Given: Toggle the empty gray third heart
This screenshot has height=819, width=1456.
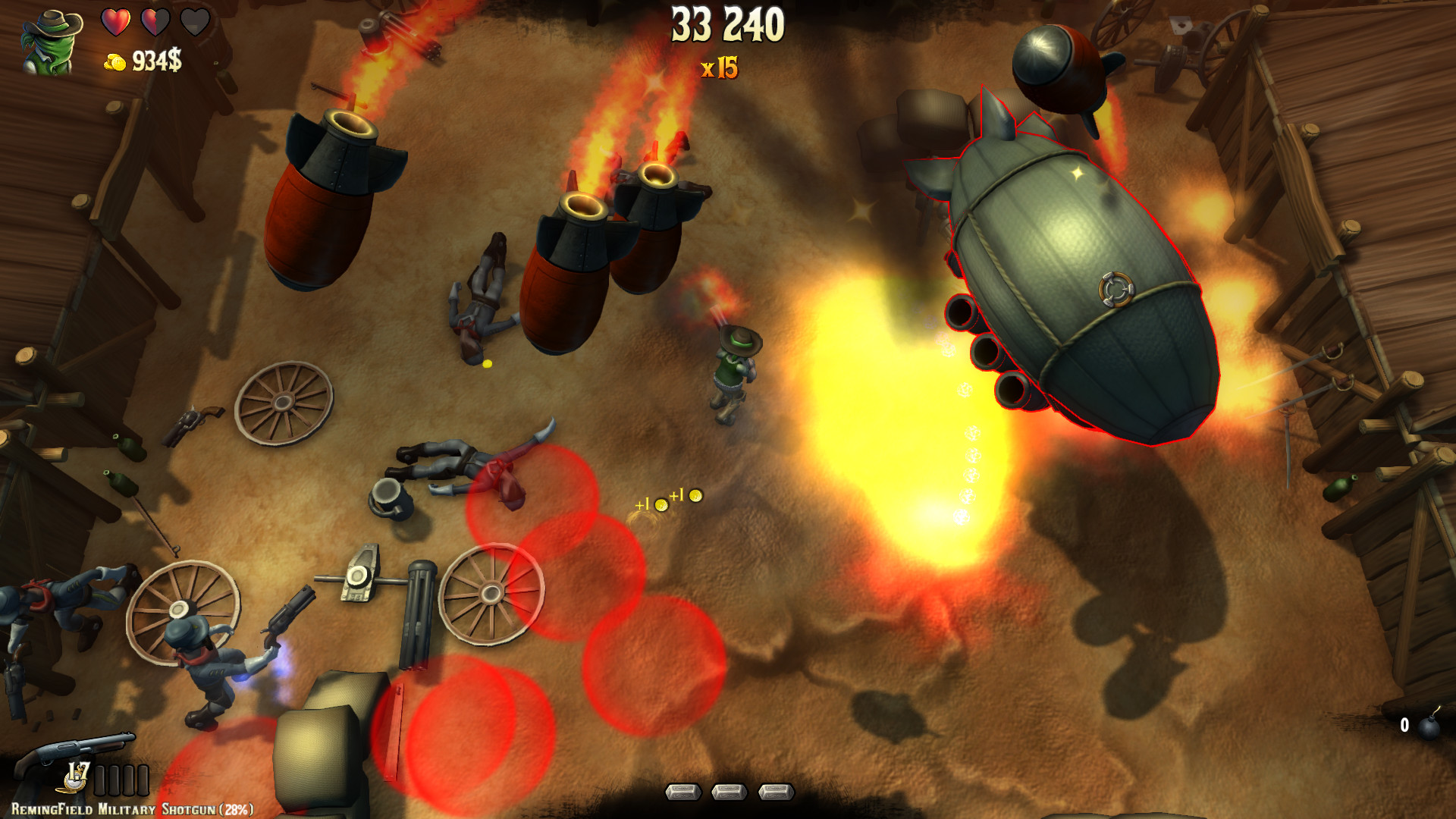Looking at the screenshot, I should click(195, 20).
